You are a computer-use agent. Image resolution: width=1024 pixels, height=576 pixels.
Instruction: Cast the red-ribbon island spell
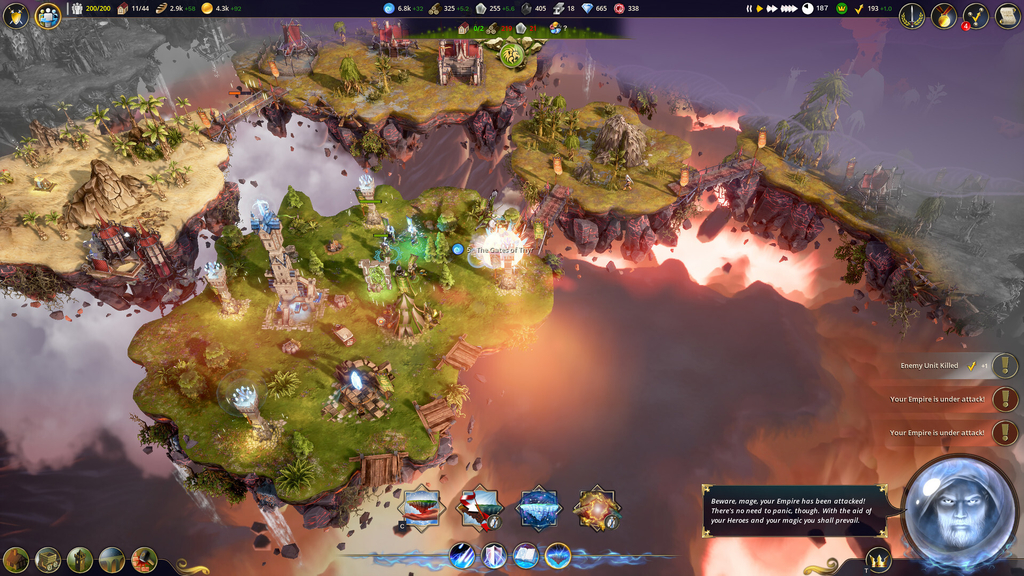click(479, 507)
